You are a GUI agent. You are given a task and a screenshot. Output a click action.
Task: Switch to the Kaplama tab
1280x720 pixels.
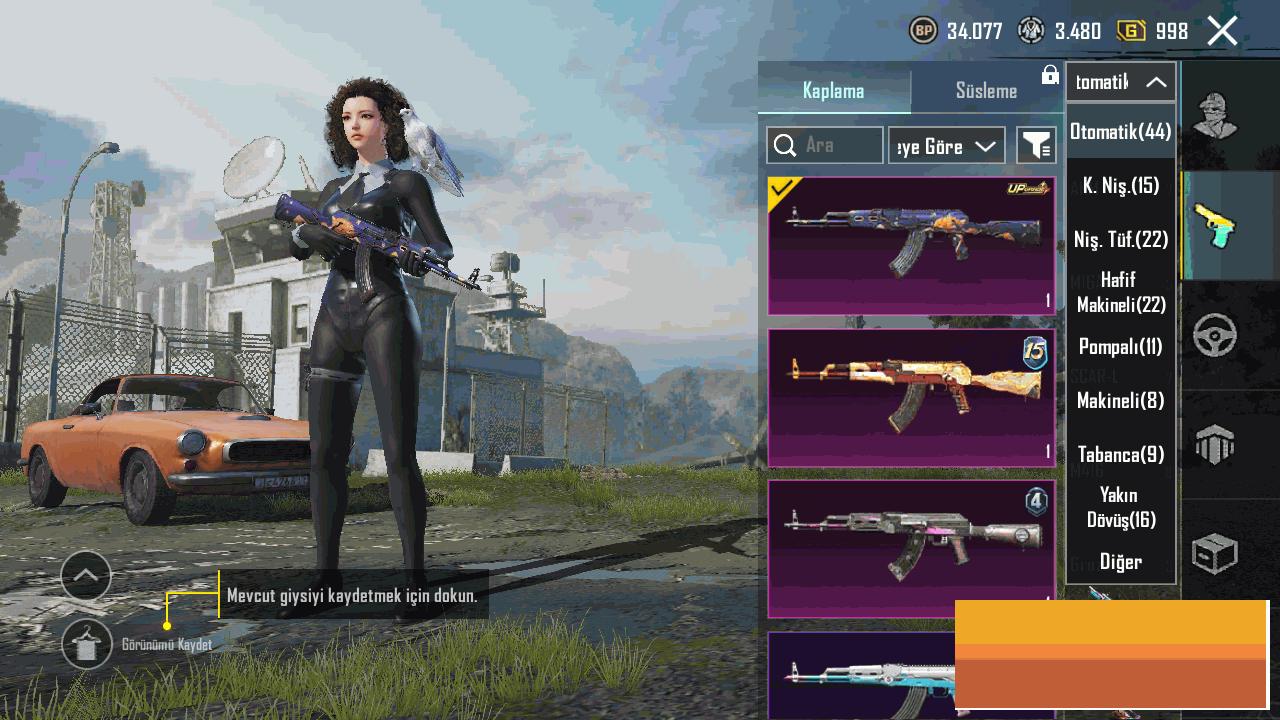click(834, 90)
